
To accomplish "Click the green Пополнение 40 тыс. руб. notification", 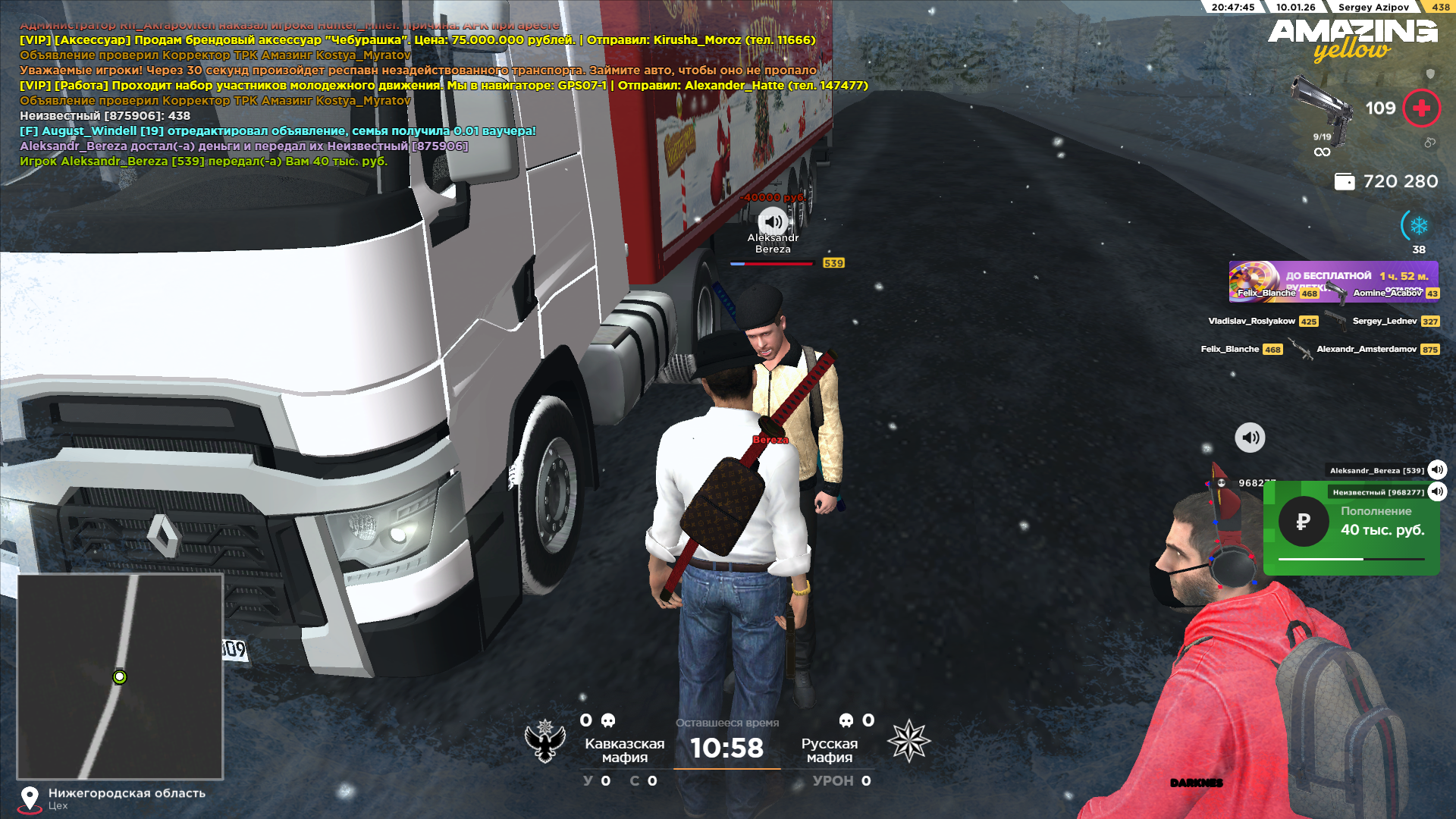I will [1351, 529].
